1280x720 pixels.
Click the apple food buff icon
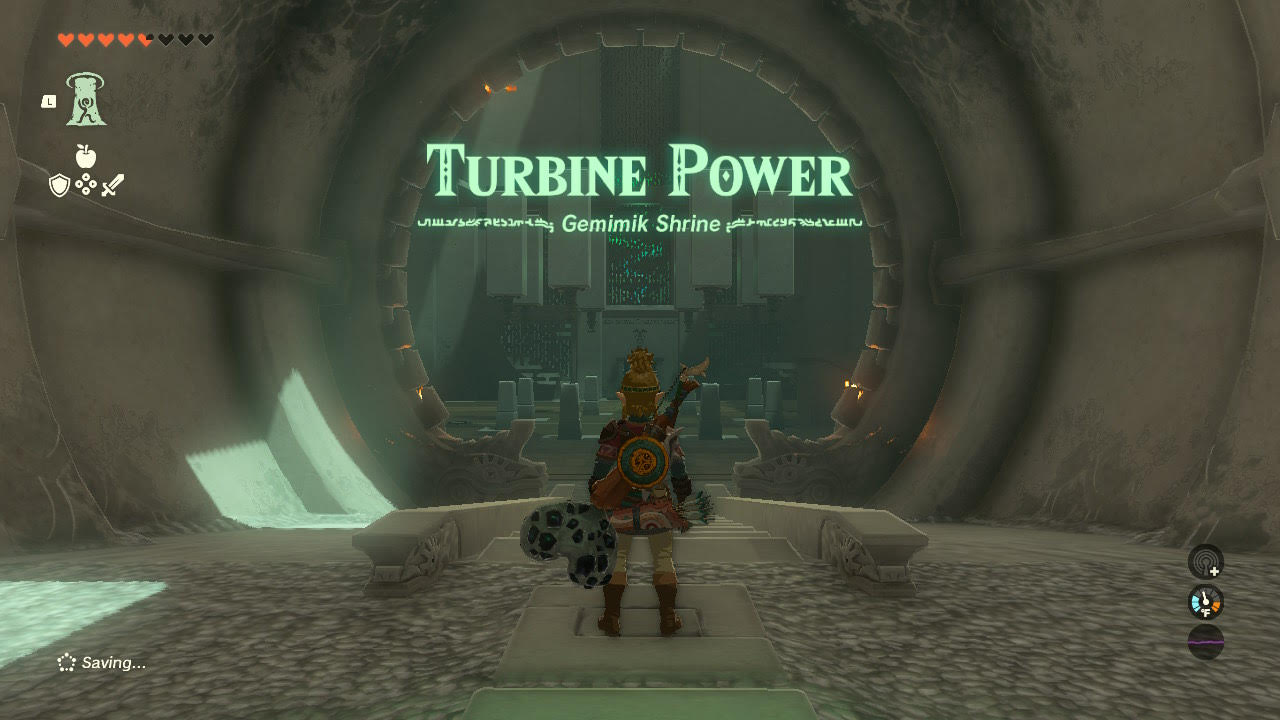coord(85,155)
